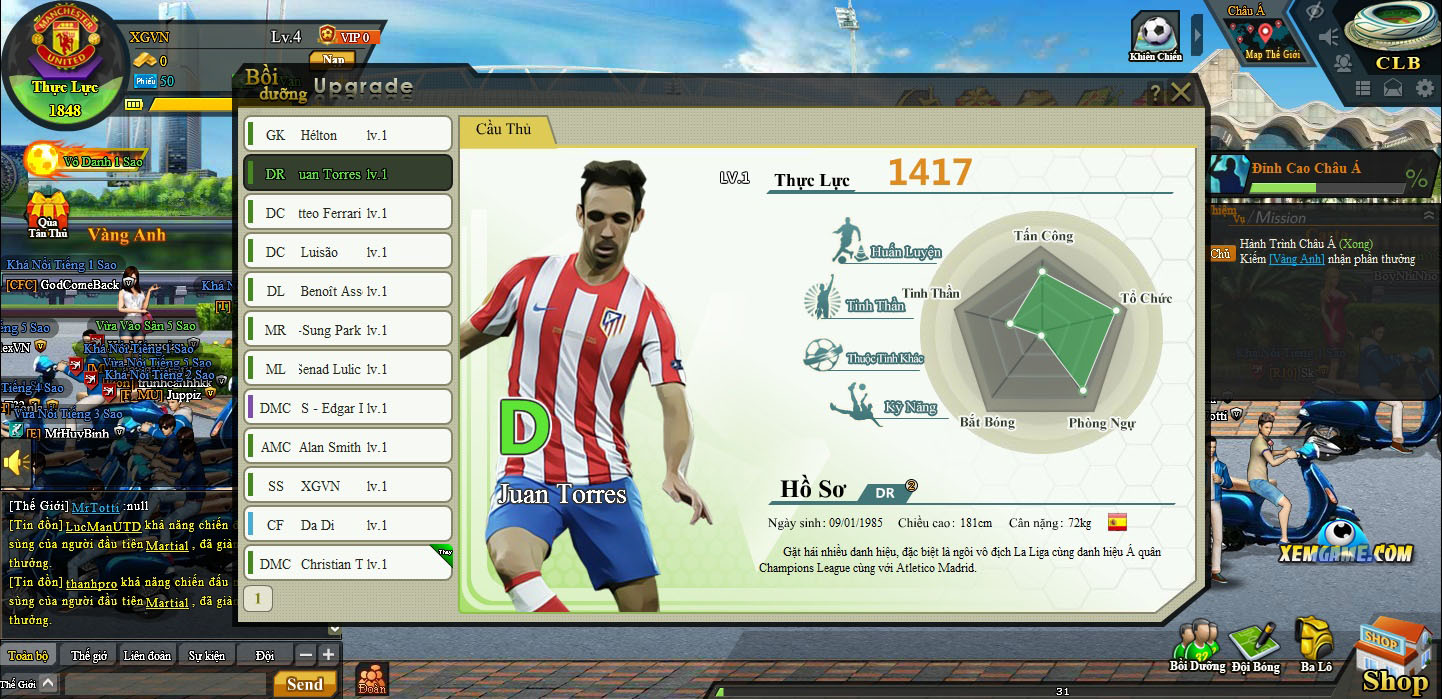Switch to the Cầu Thủ tab
This screenshot has height=699, width=1442.
503,129
